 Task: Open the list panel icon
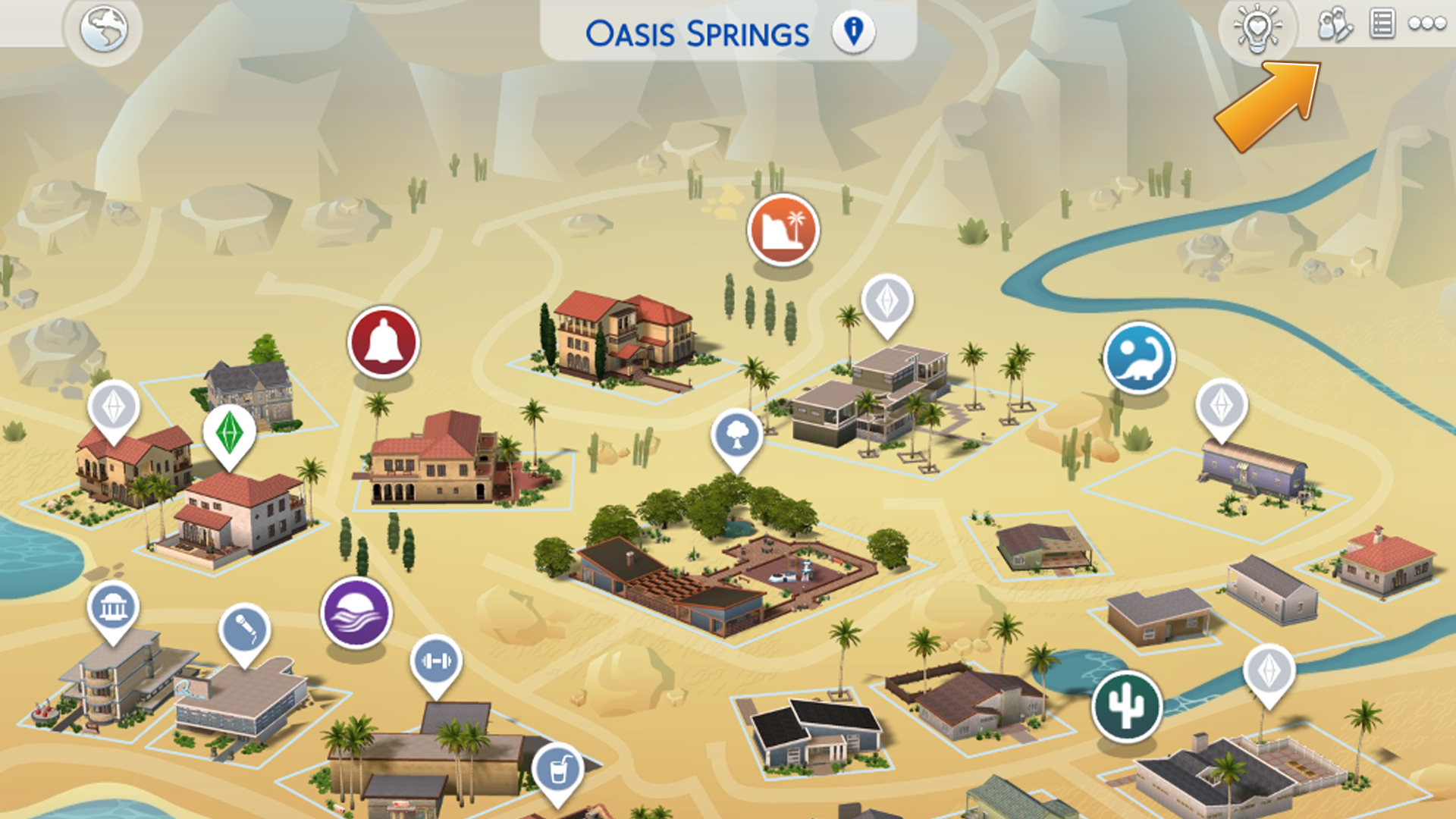[x=1382, y=24]
